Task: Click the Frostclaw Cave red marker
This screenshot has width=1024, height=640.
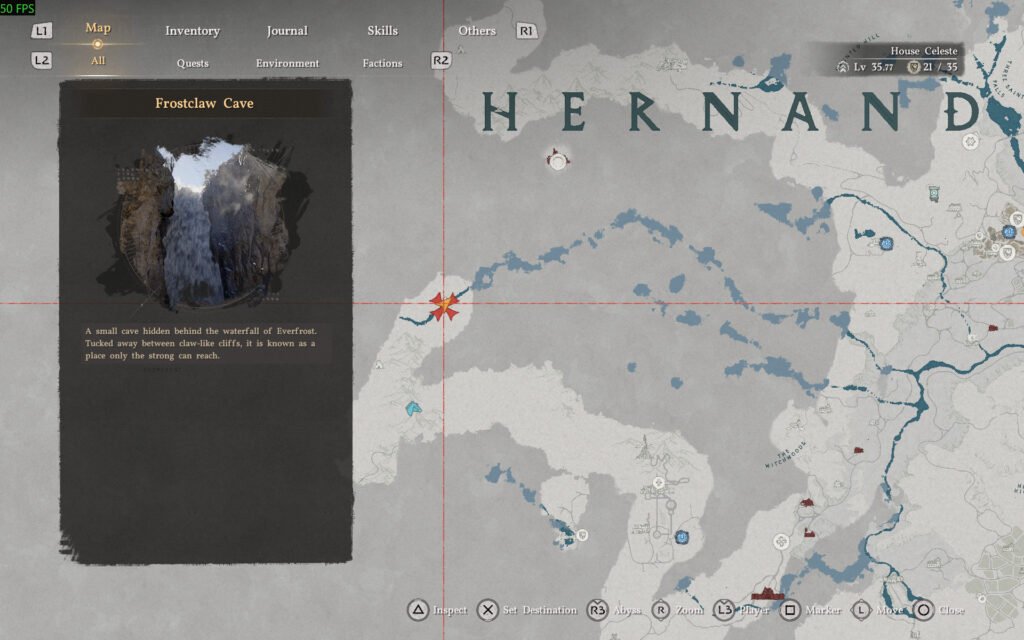Action: coord(444,306)
